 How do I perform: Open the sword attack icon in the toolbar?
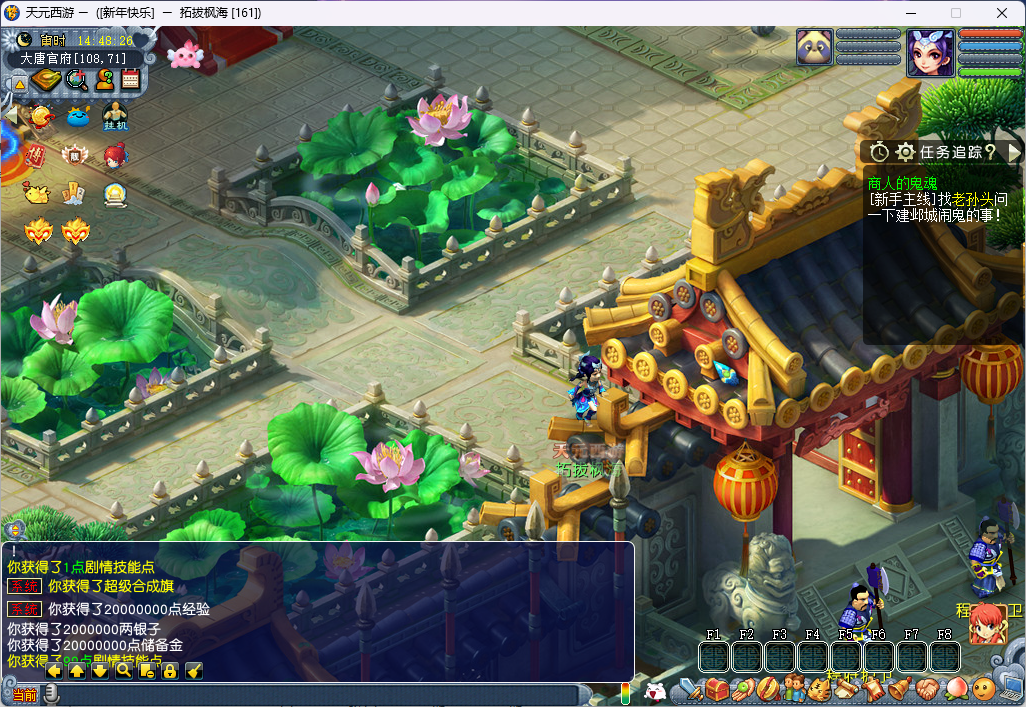[x=690, y=689]
